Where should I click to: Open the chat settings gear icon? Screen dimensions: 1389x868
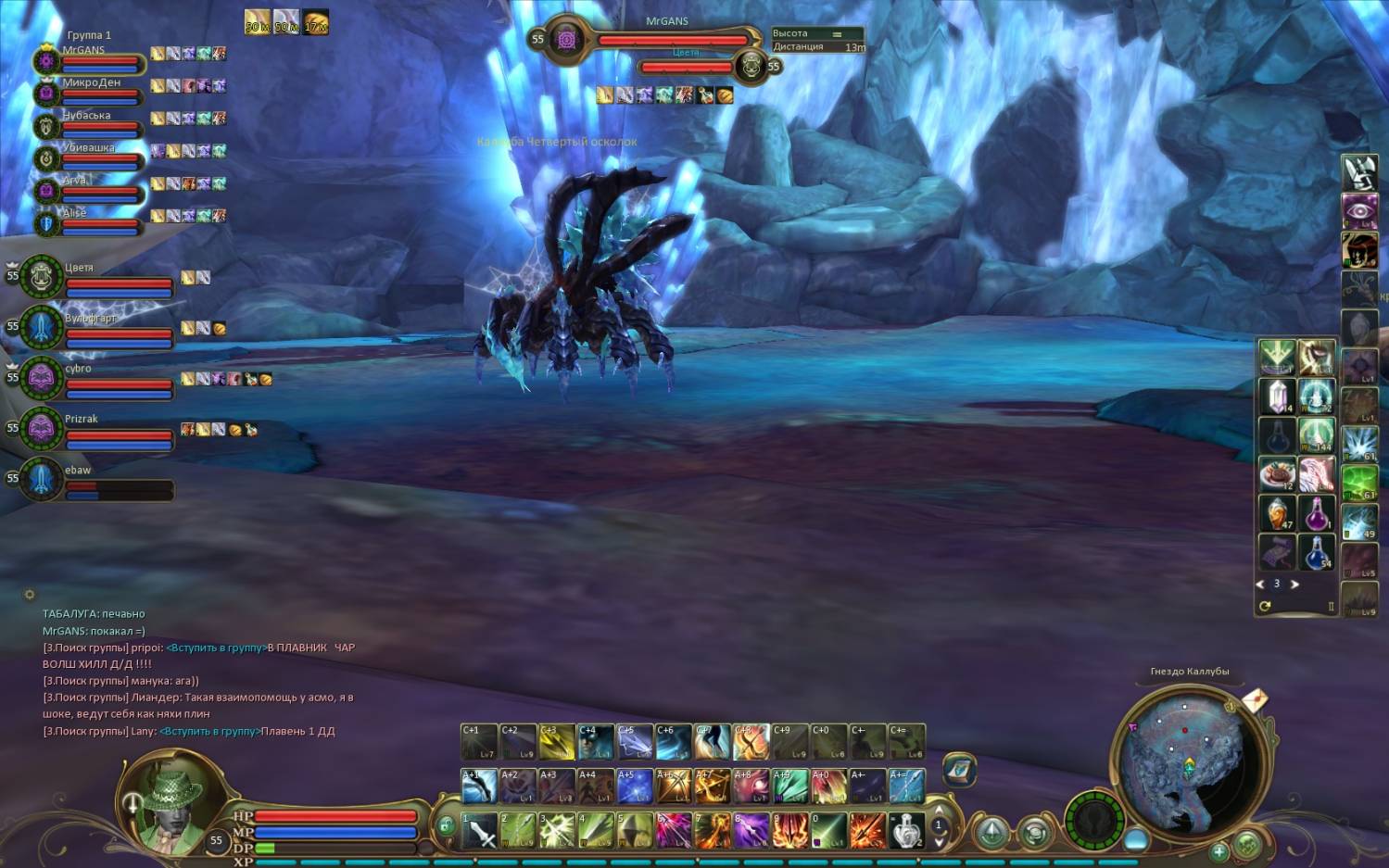coord(30,595)
